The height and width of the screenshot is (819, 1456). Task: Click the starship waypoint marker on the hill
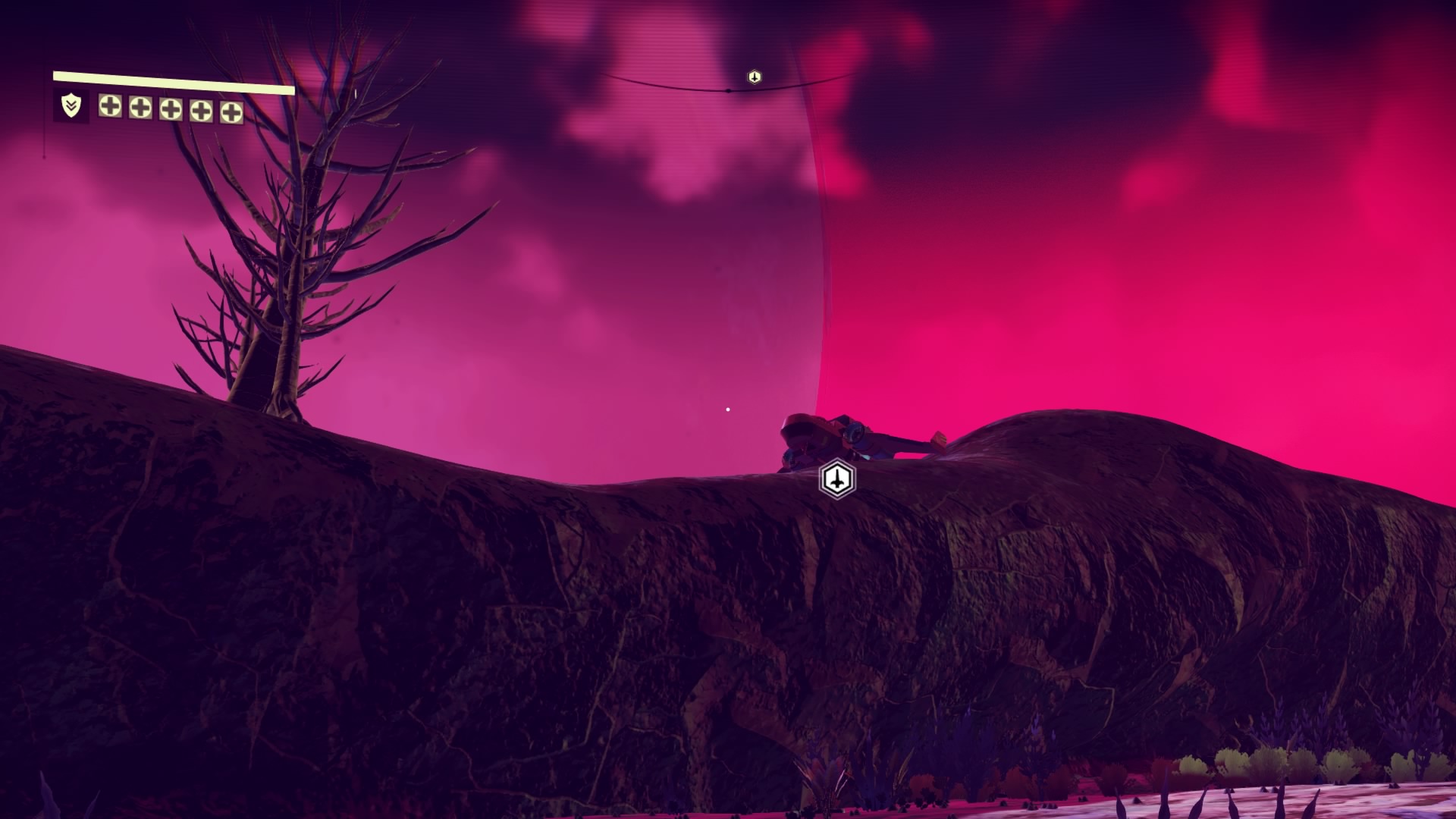[836, 479]
